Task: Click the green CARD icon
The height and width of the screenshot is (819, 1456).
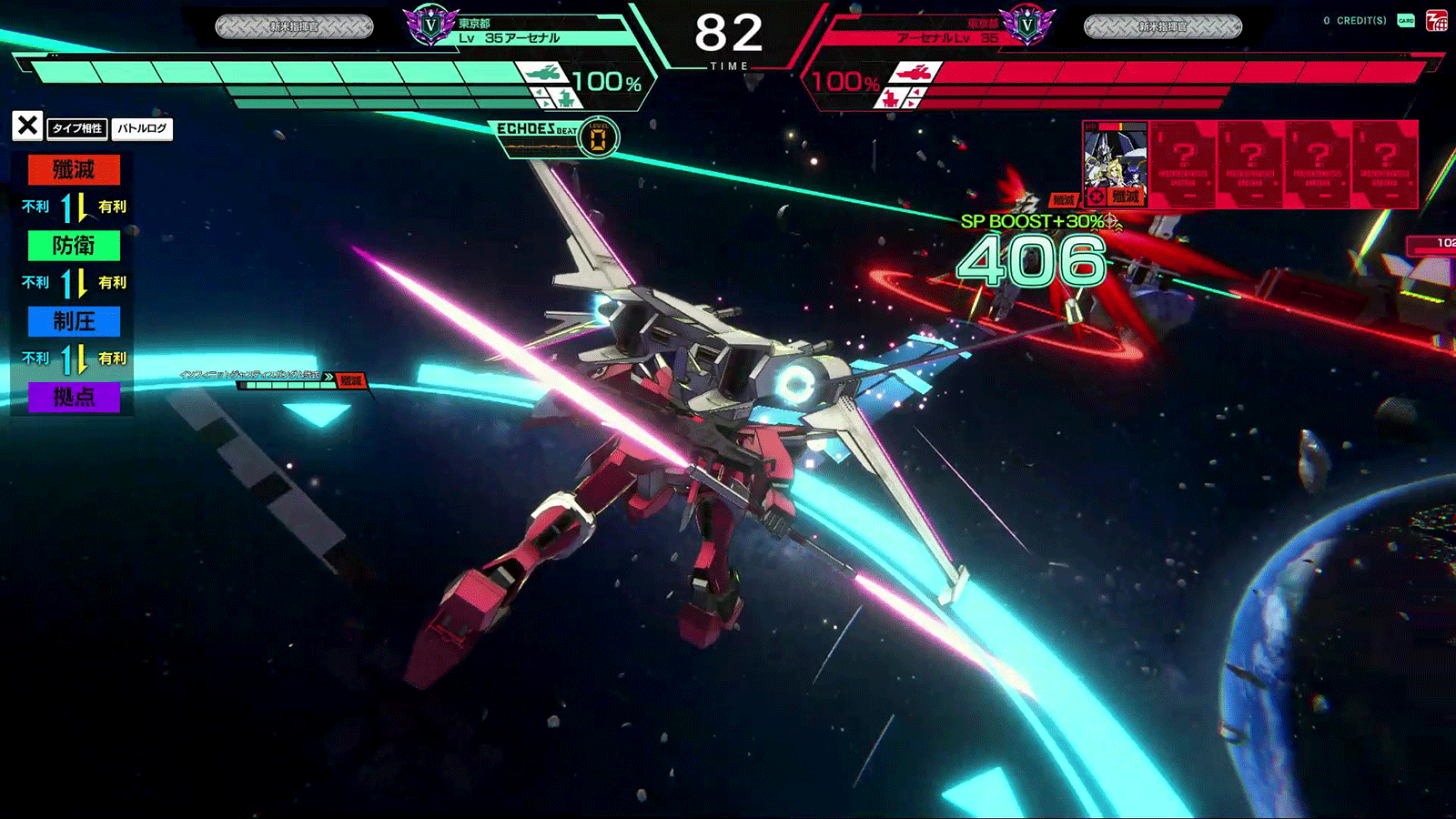Action: (1406, 20)
